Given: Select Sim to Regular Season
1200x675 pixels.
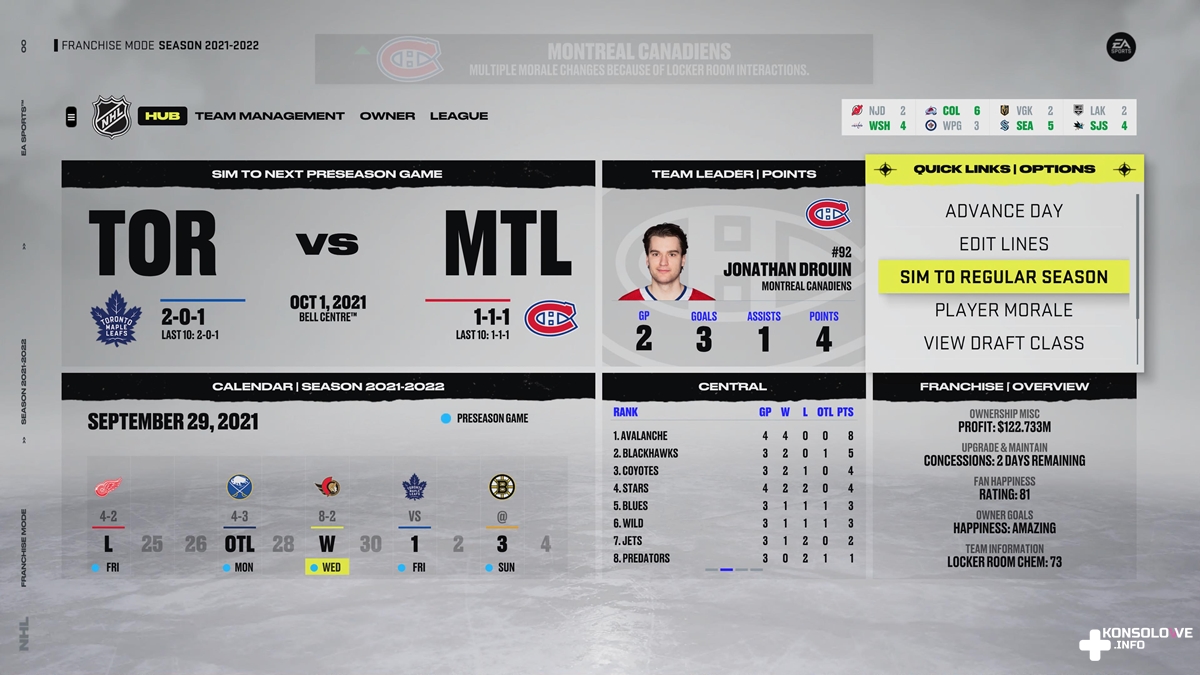Looking at the screenshot, I should coord(1004,277).
